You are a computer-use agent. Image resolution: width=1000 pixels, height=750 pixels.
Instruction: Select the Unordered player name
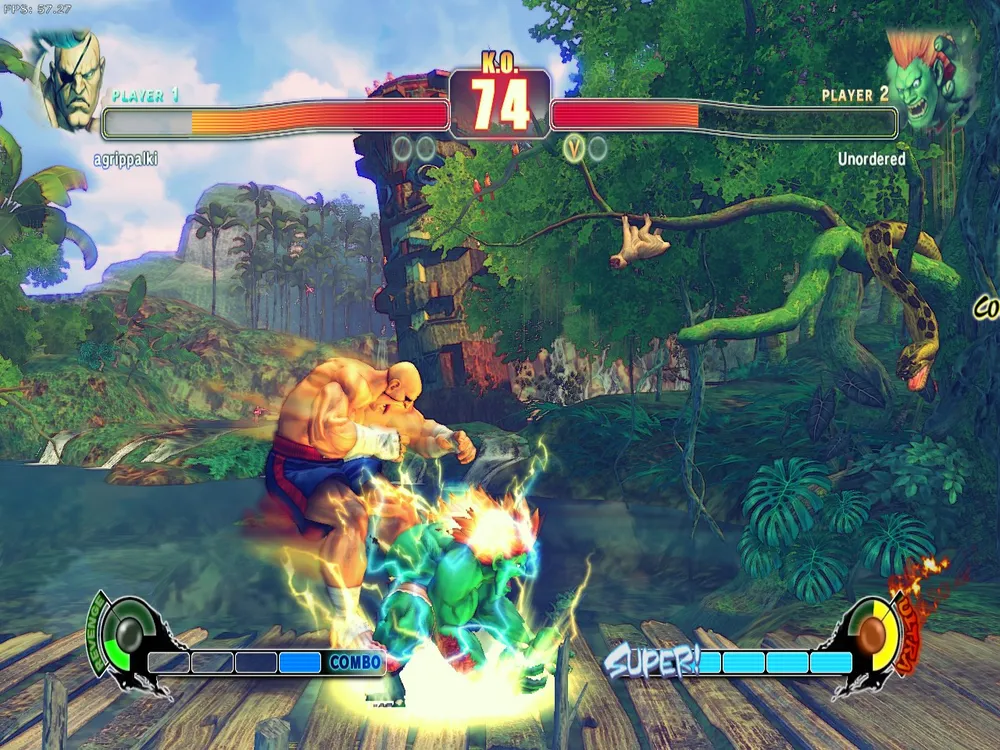click(x=871, y=159)
